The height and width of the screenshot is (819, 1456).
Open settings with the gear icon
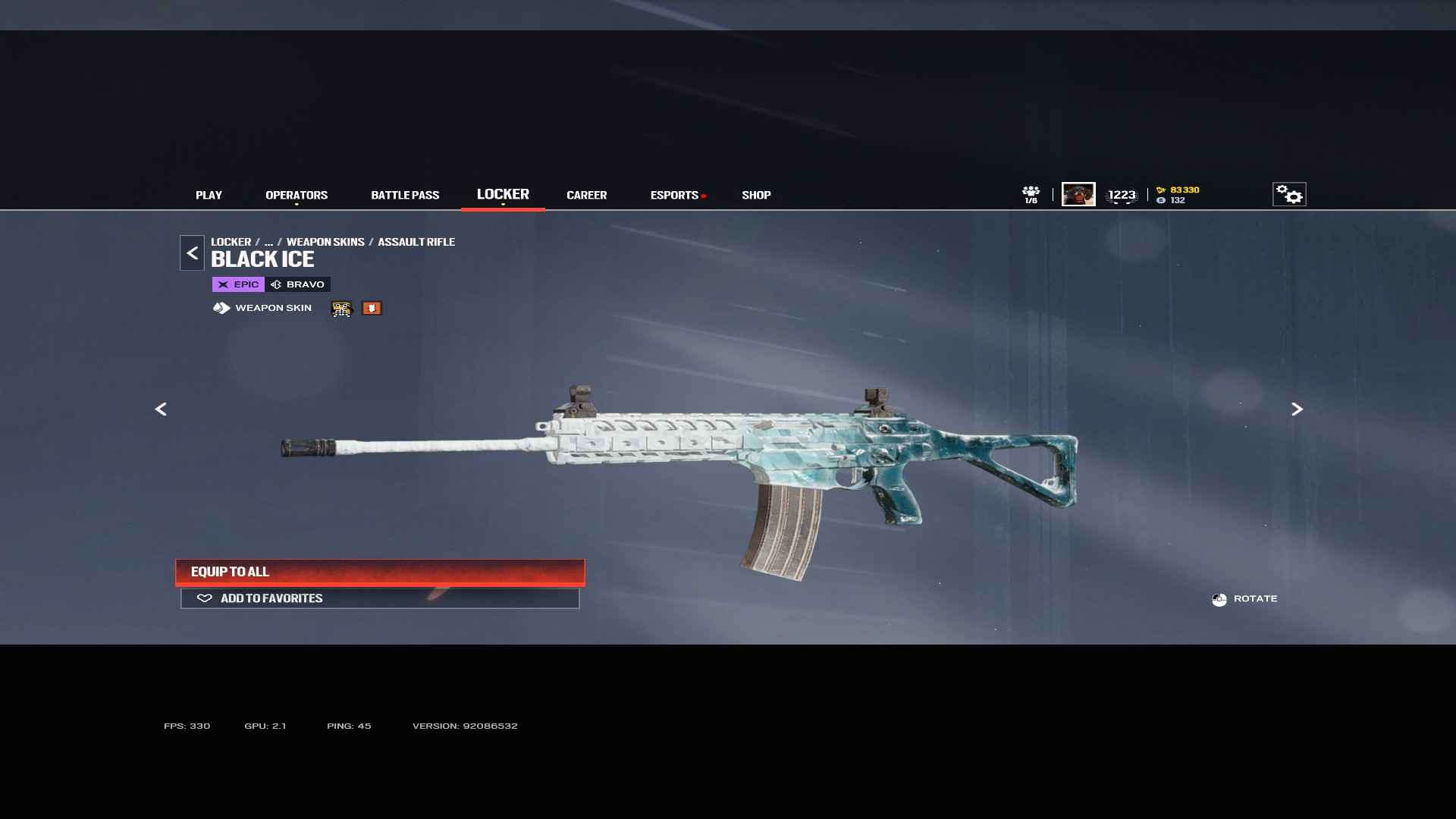[1289, 194]
